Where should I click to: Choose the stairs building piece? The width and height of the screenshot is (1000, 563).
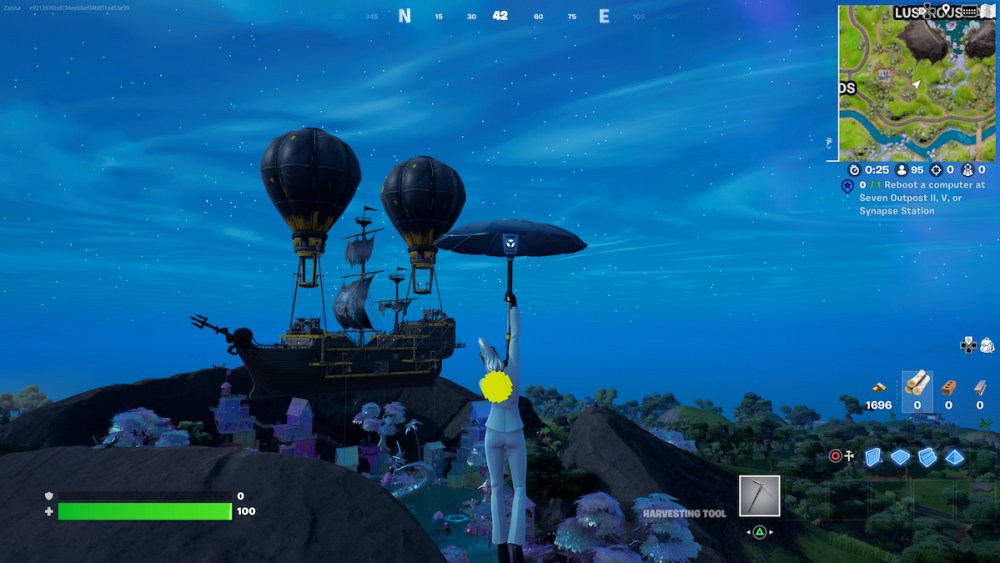(x=927, y=457)
